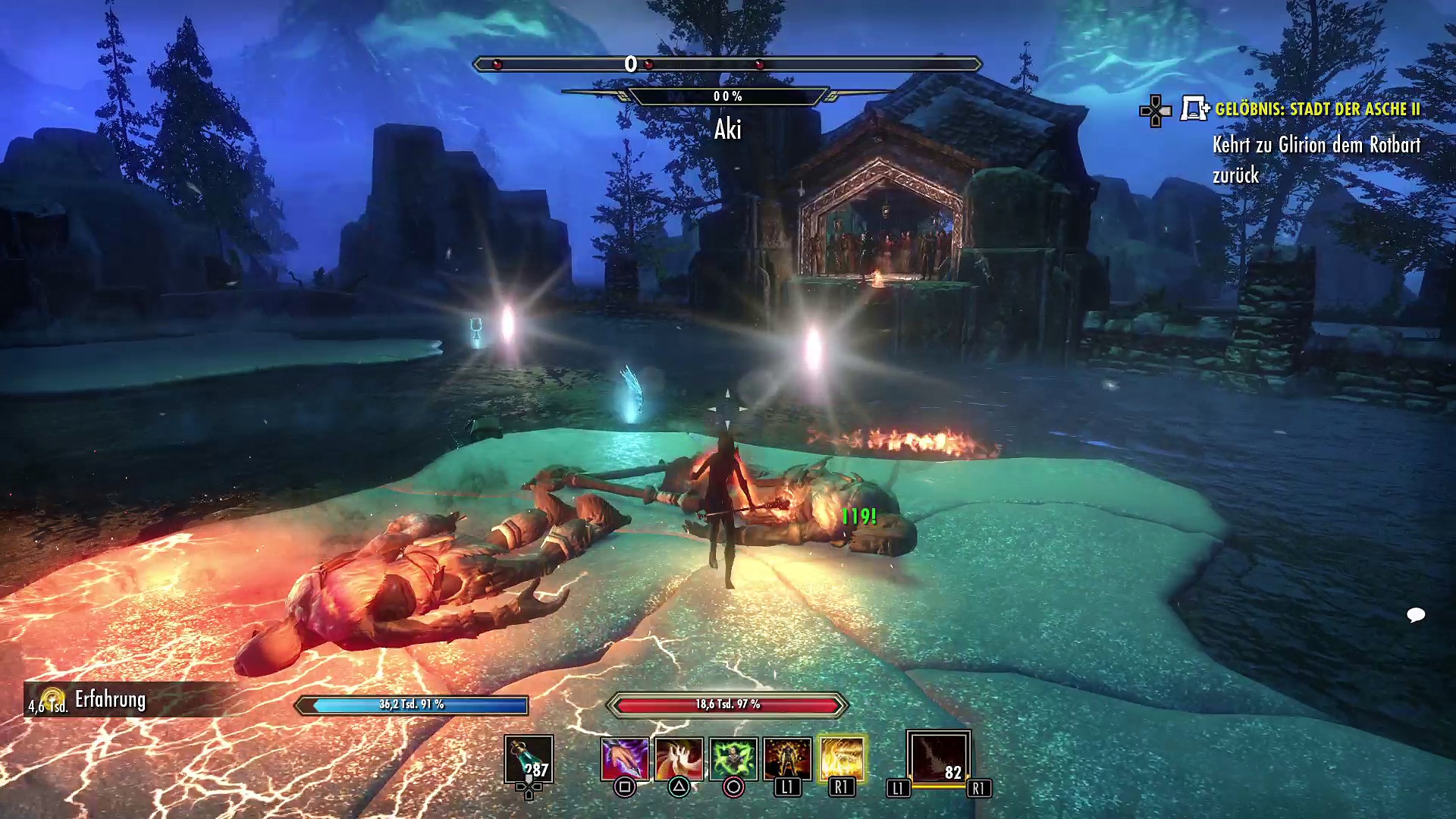
Task: Activate the orange burning figure ability
Action: [787, 759]
